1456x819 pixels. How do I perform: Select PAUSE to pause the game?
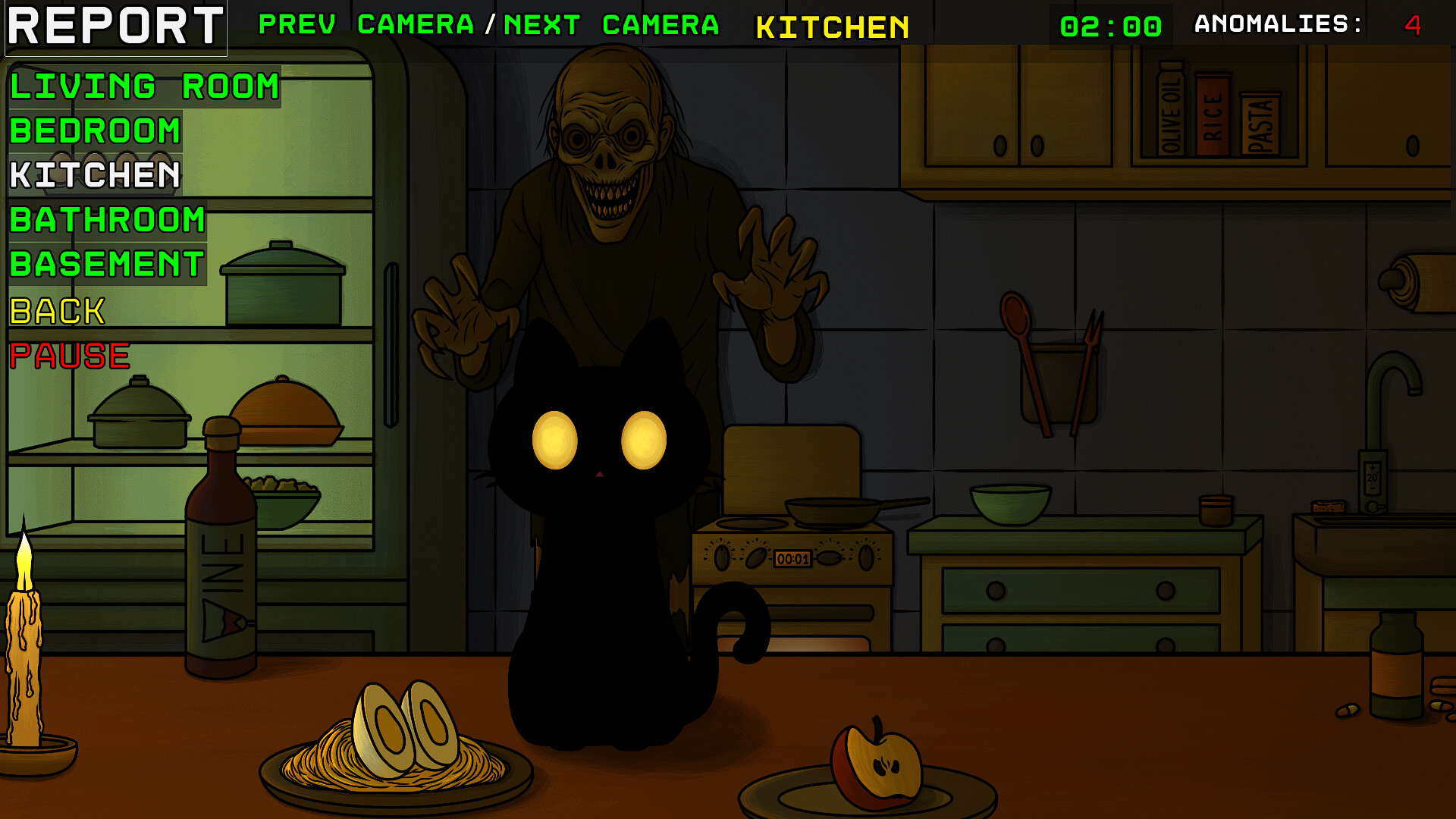click(70, 355)
